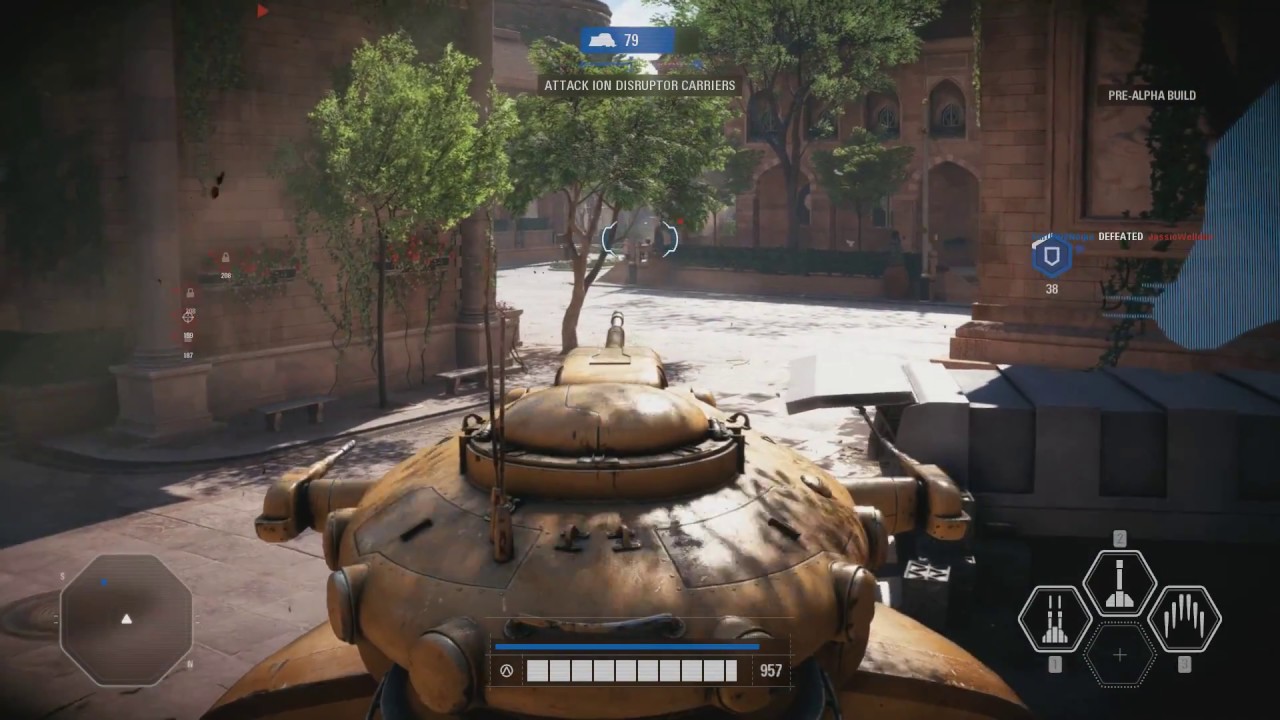Click the tank icon above the objective

(x=601, y=40)
